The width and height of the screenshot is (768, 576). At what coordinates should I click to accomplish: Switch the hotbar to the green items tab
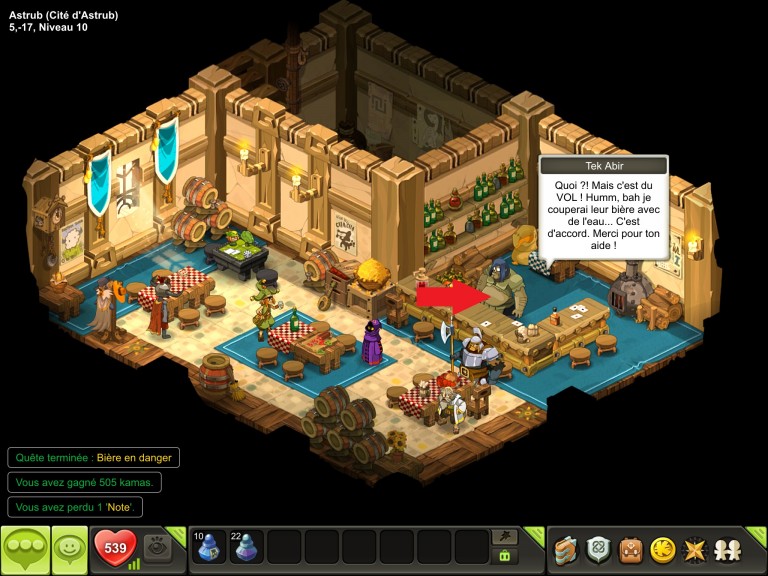coord(505,556)
